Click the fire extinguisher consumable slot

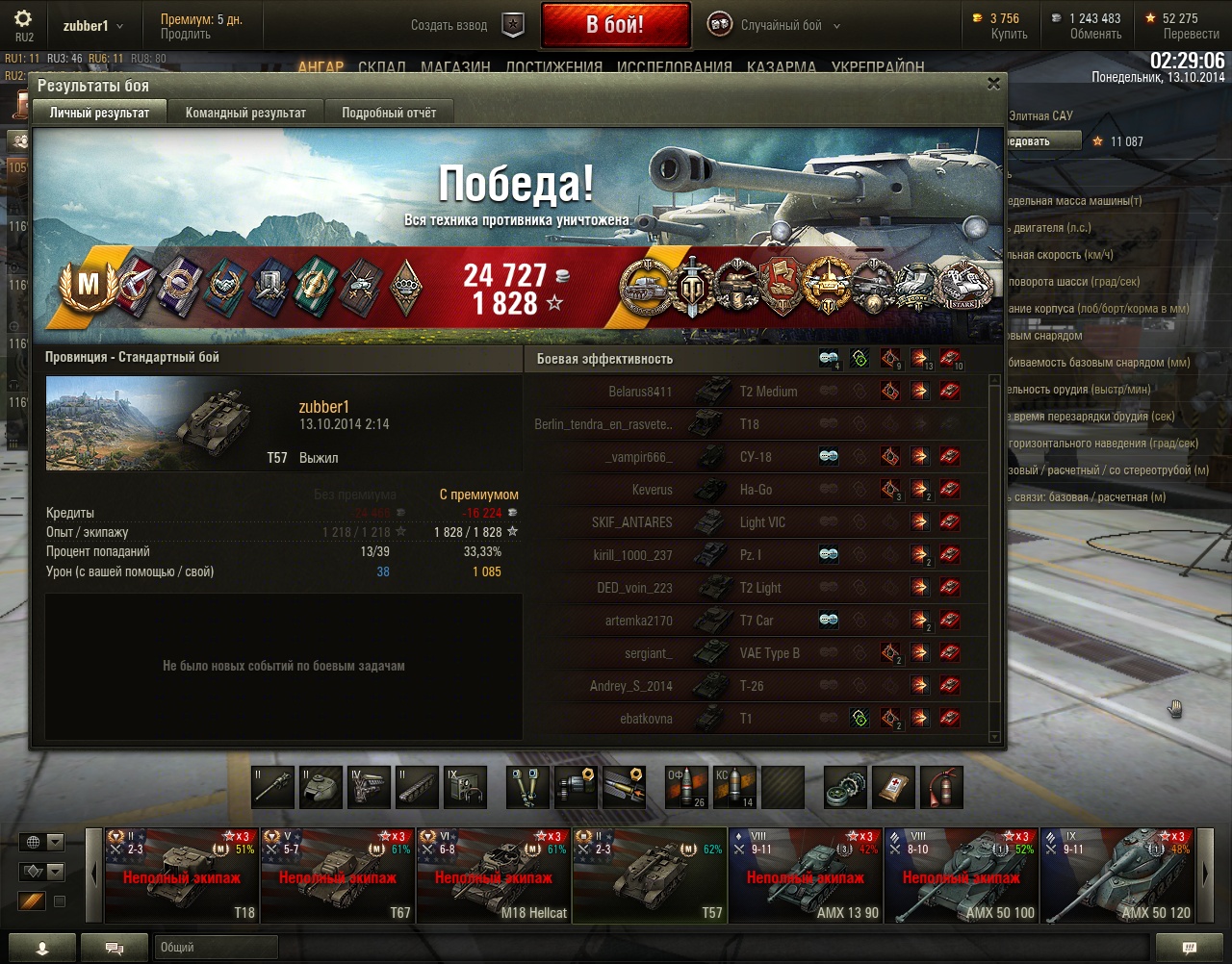[941, 788]
